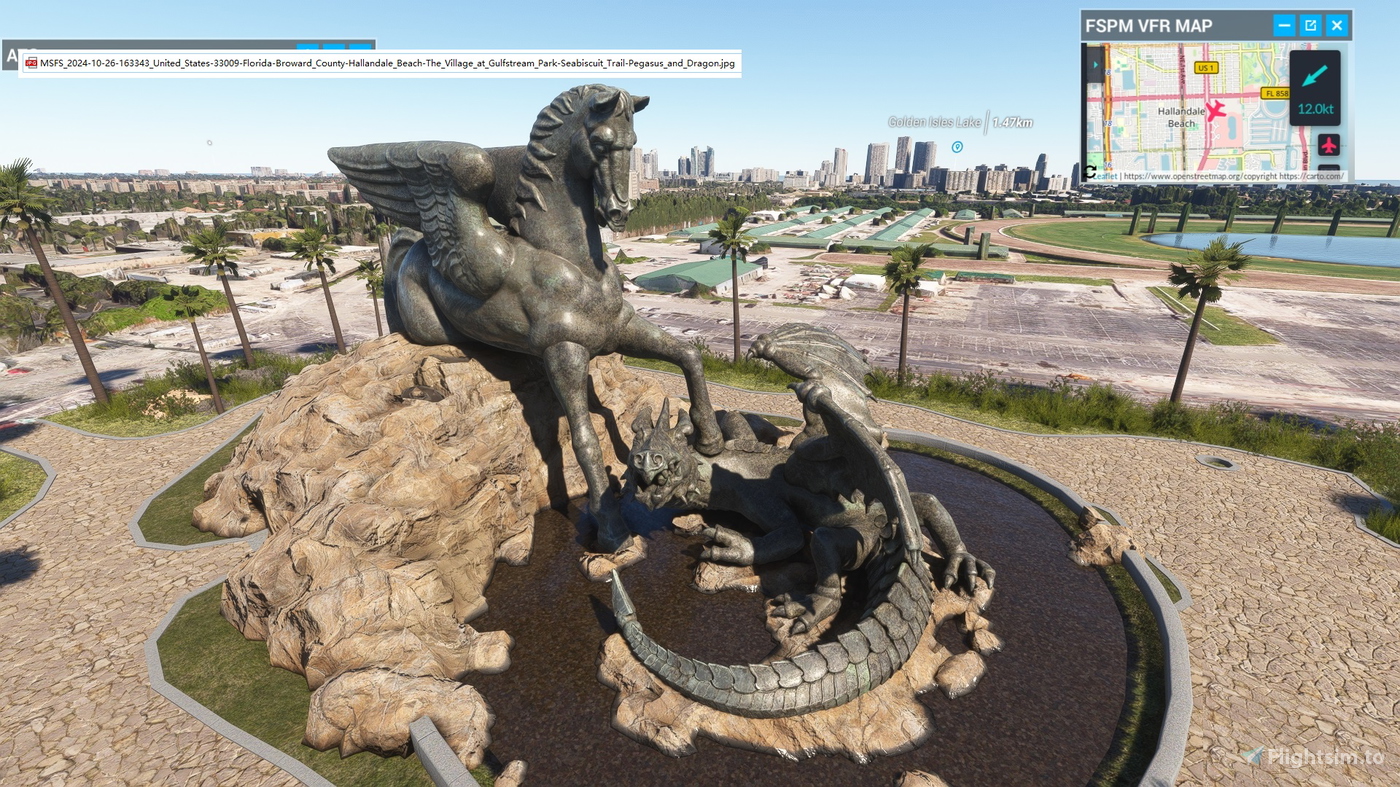The height and width of the screenshot is (787, 1400).
Task: Click the pink aircraft marker on the VFR map
Action: pyautogui.click(x=1214, y=111)
